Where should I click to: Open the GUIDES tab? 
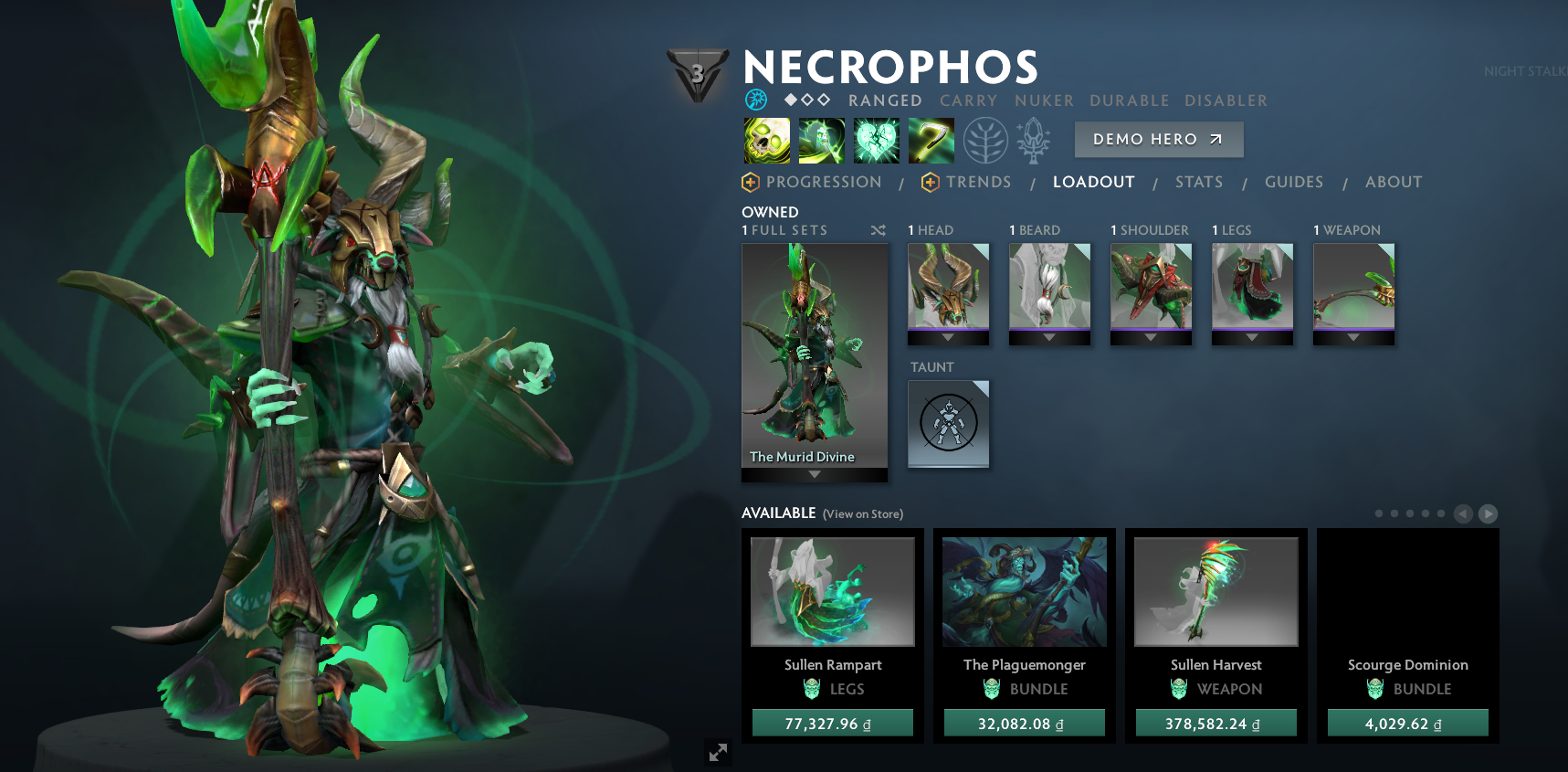point(1294,182)
